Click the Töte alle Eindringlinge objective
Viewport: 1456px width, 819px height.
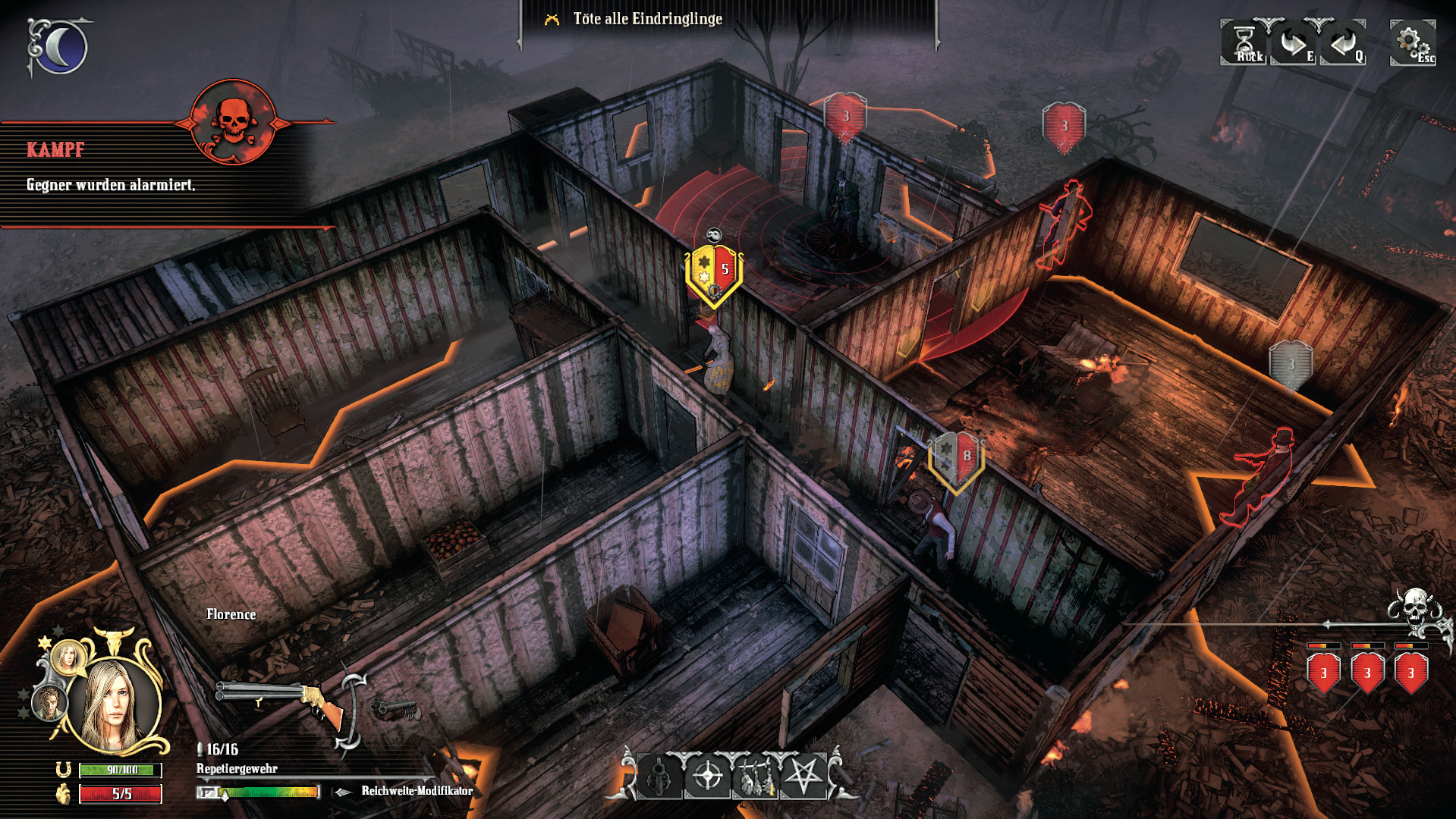pyautogui.click(x=647, y=19)
